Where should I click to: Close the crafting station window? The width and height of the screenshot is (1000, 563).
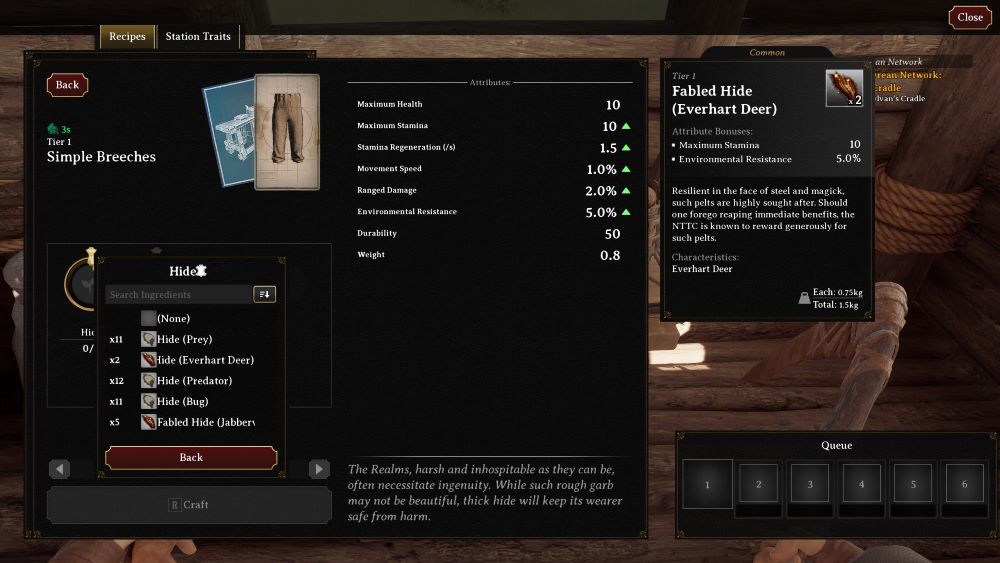click(x=970, y=17)
